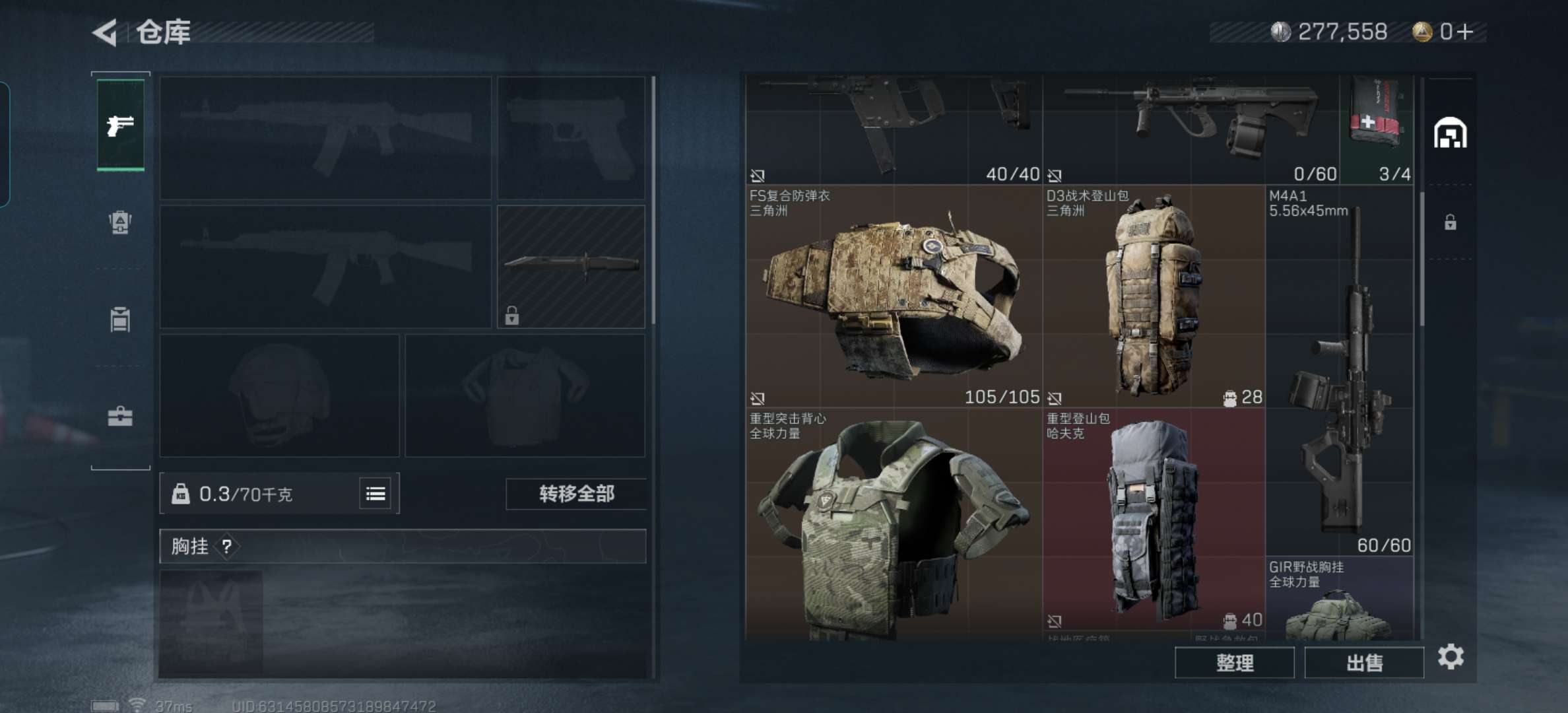Open the warehouse settings gear
Image resolution: width=1568 pixels, height=713 pixels.
click(x=1451, y=657)
